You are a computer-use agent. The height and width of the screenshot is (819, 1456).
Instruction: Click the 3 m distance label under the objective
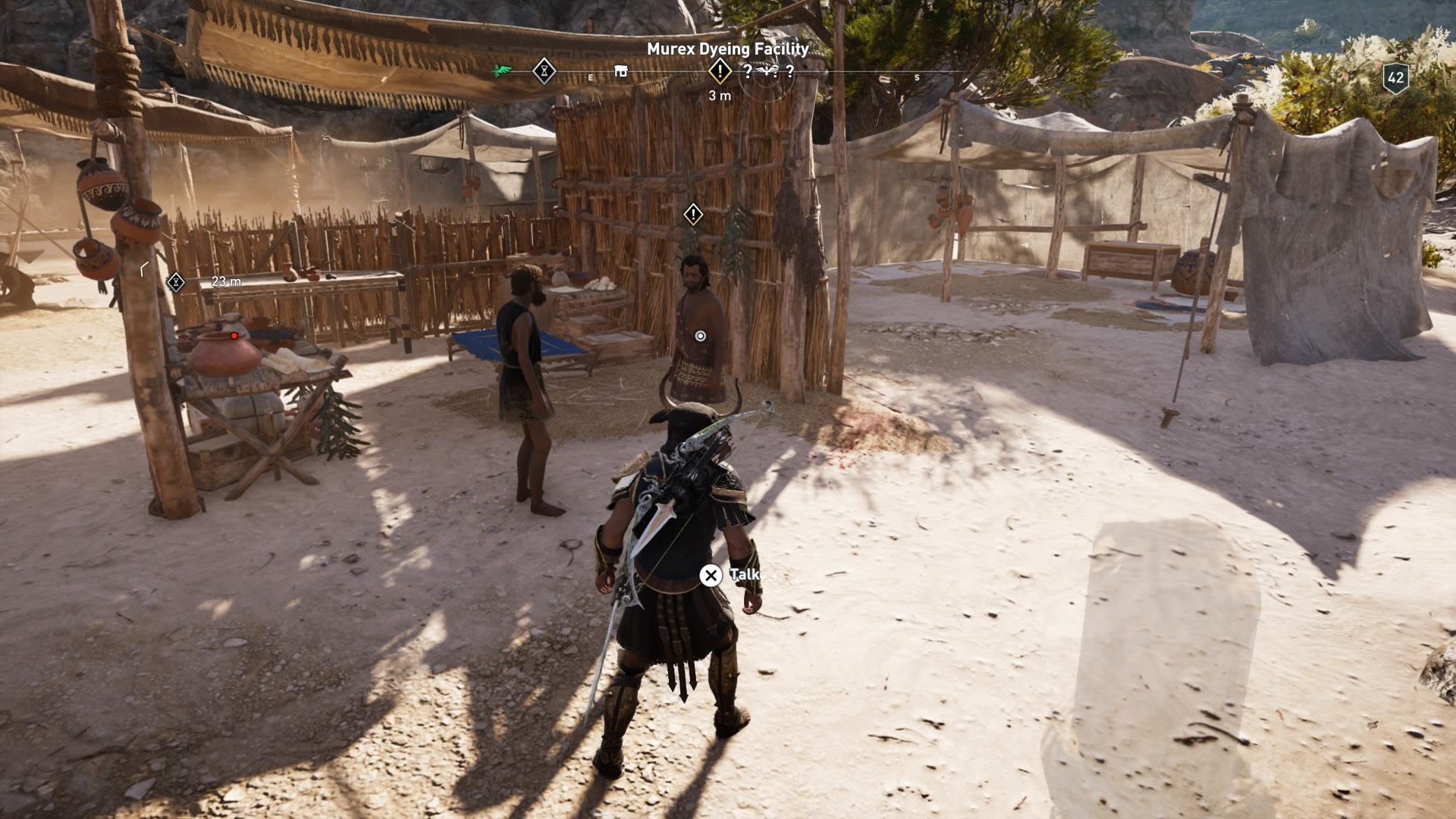720,96
